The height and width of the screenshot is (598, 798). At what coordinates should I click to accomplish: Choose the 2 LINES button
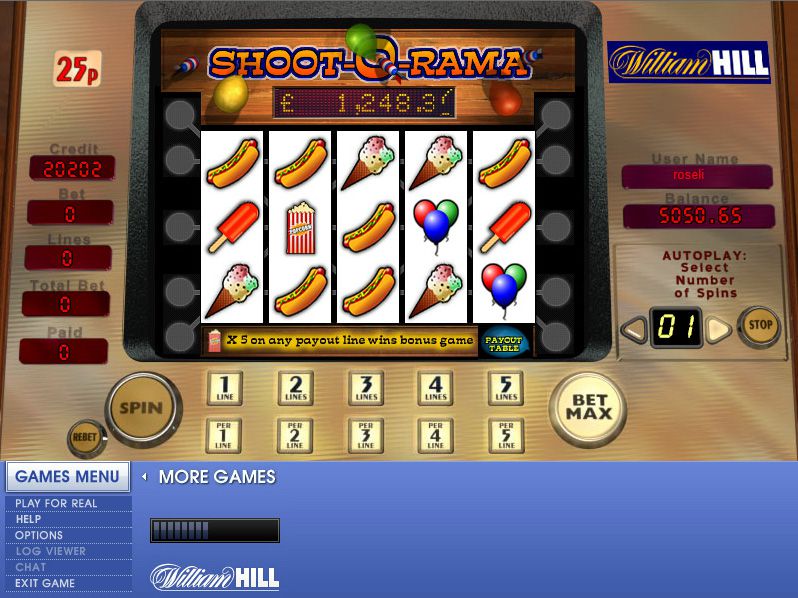point(295,388)
